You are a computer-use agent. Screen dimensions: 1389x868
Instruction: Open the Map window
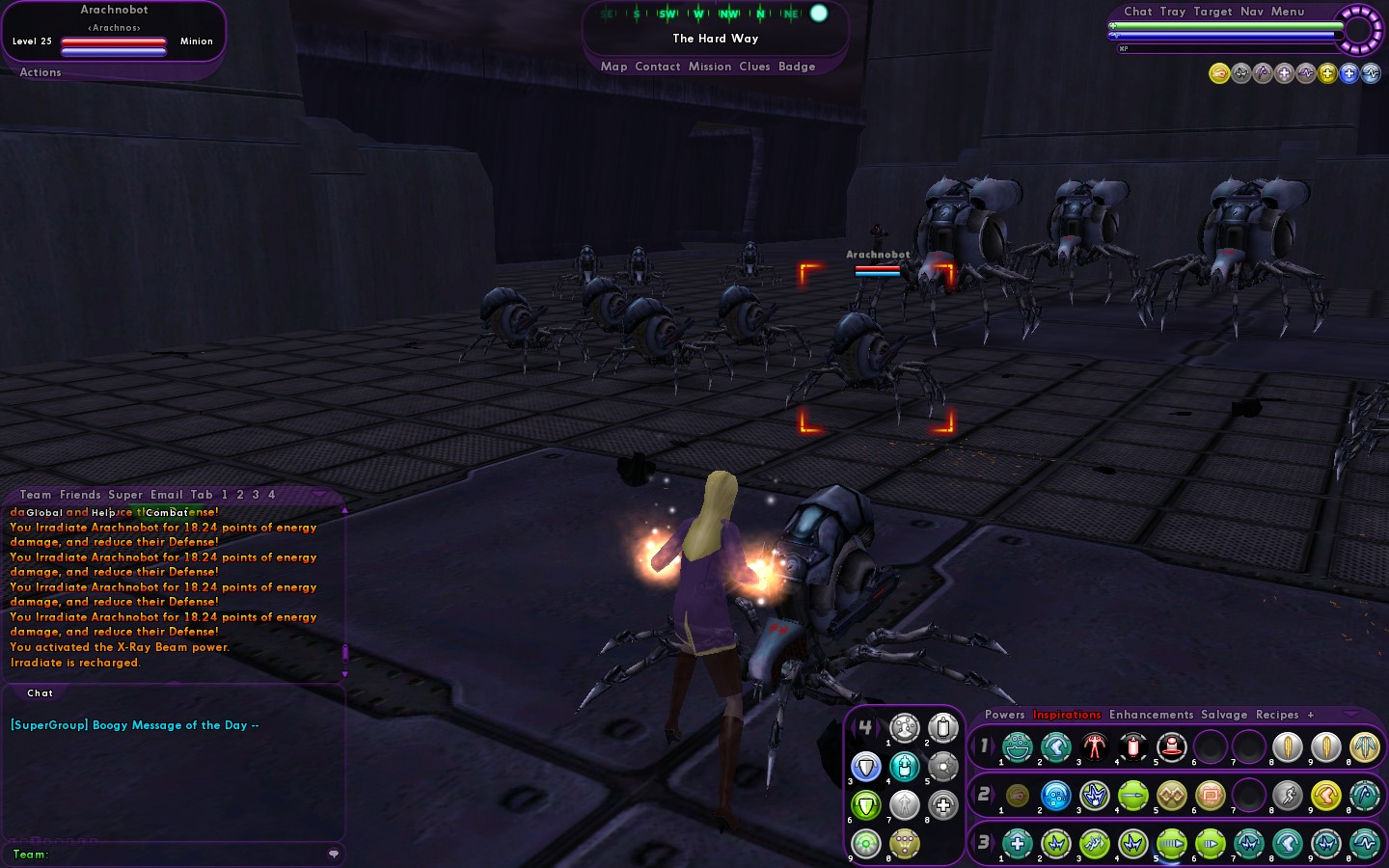613,67
